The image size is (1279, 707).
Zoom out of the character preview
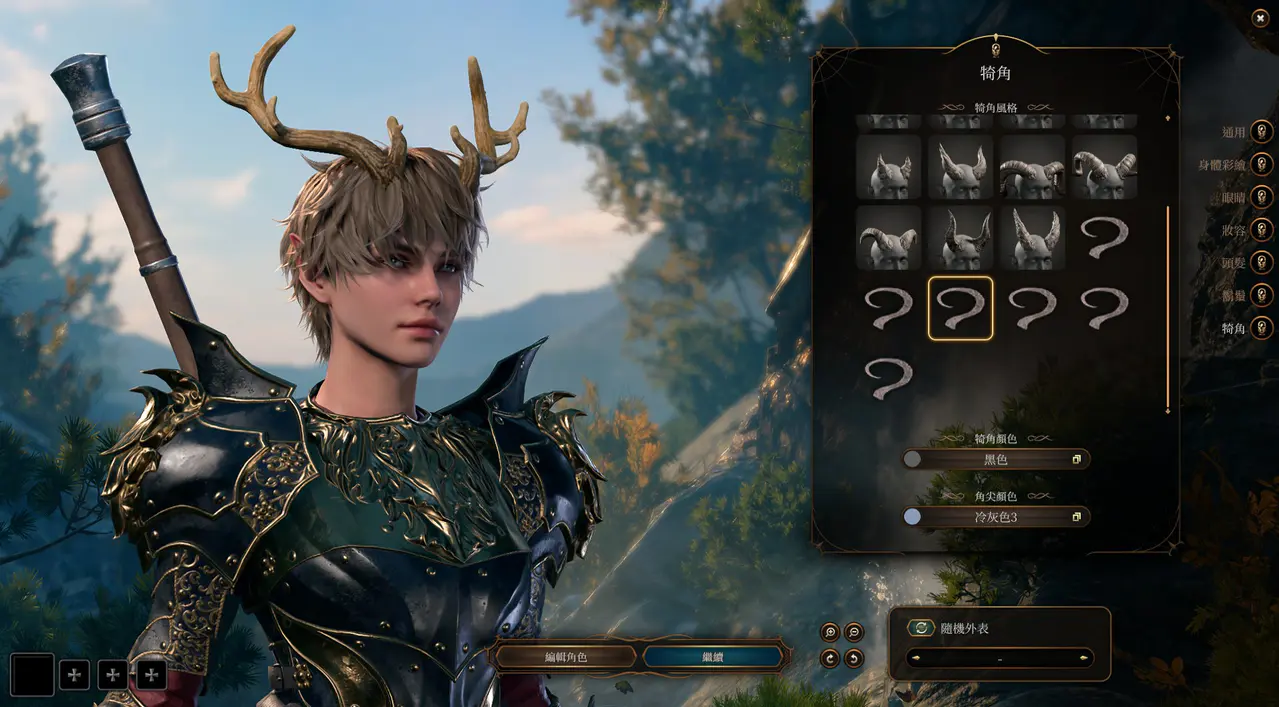click(x=854, y=632)
